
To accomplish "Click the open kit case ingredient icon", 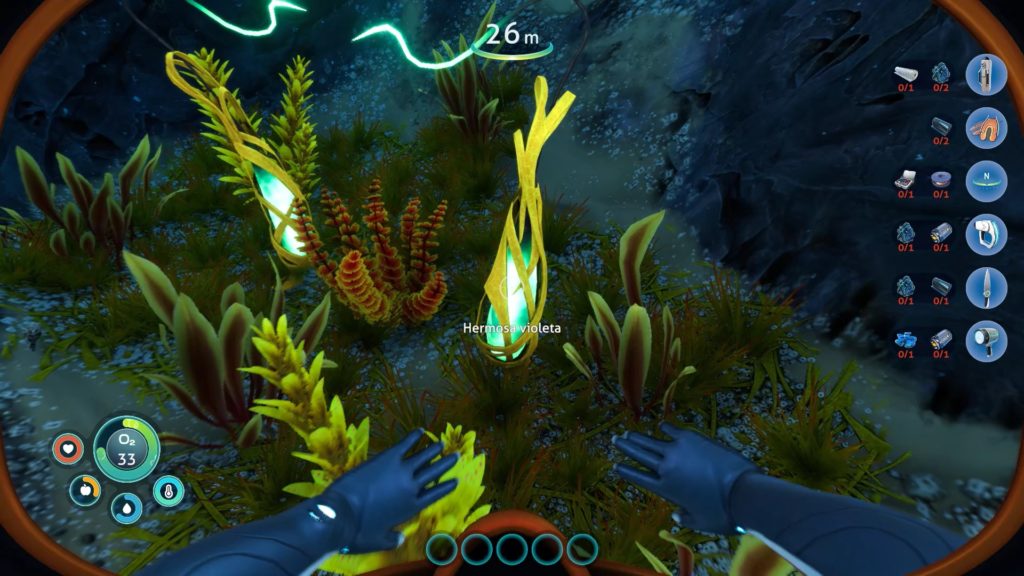I will pos(904,179).
